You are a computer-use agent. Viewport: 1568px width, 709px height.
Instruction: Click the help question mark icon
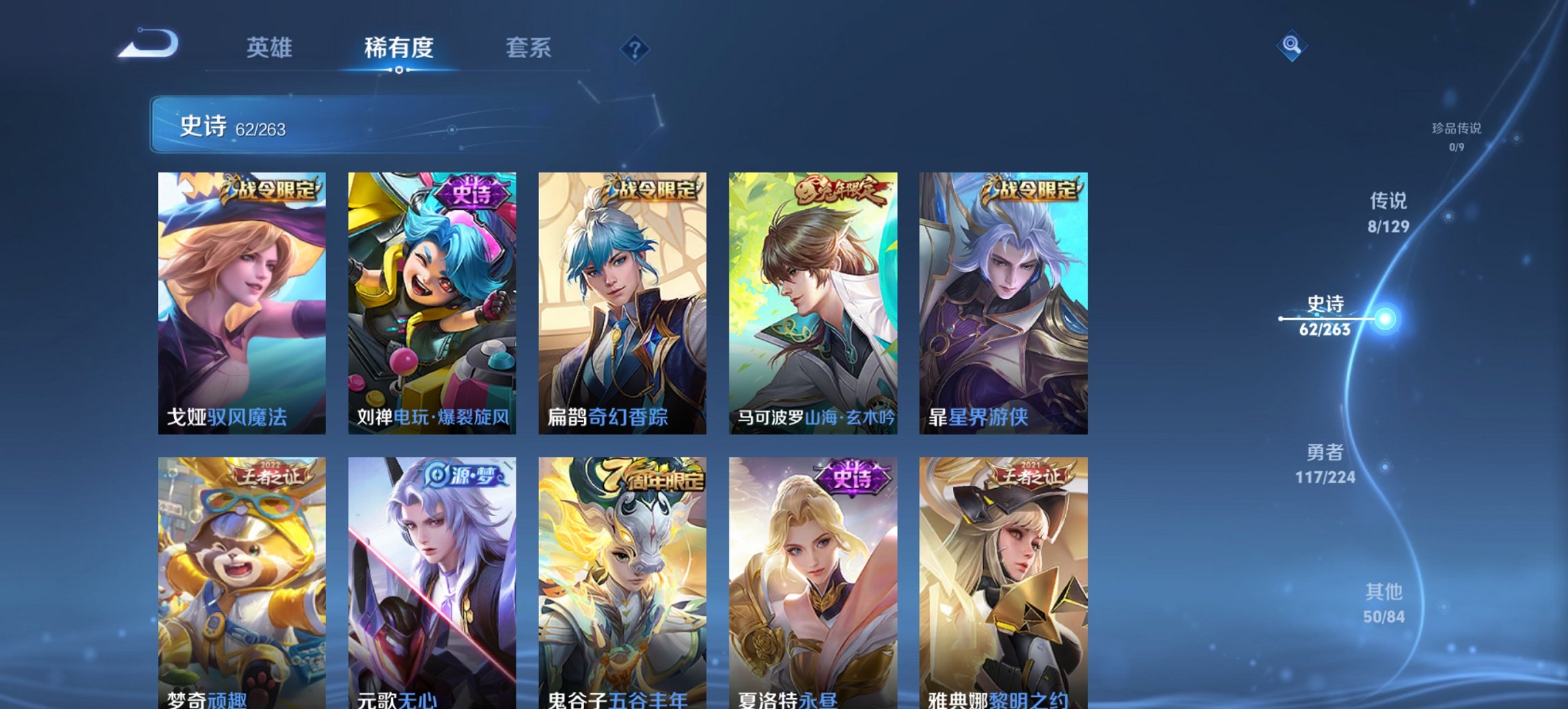coord(633,49)
